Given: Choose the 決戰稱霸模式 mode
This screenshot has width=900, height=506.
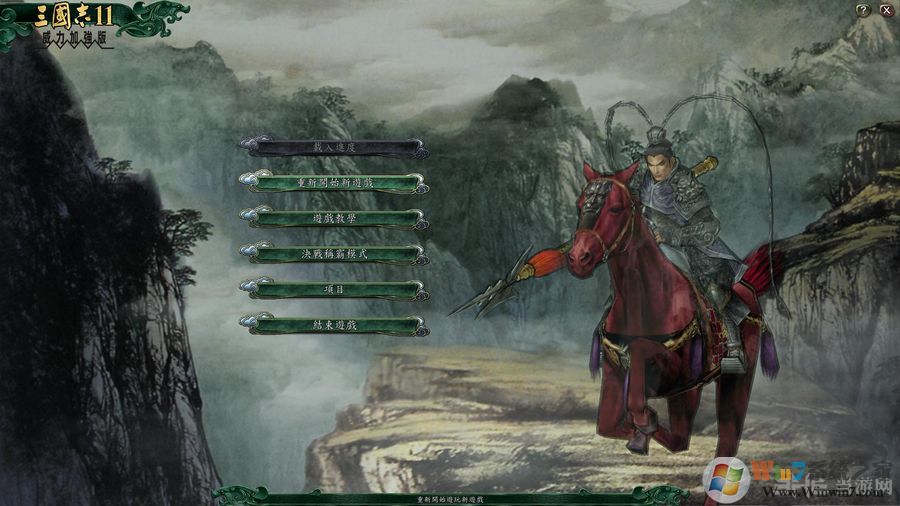Looking at the screenshot, I should [x=334, y=254].
